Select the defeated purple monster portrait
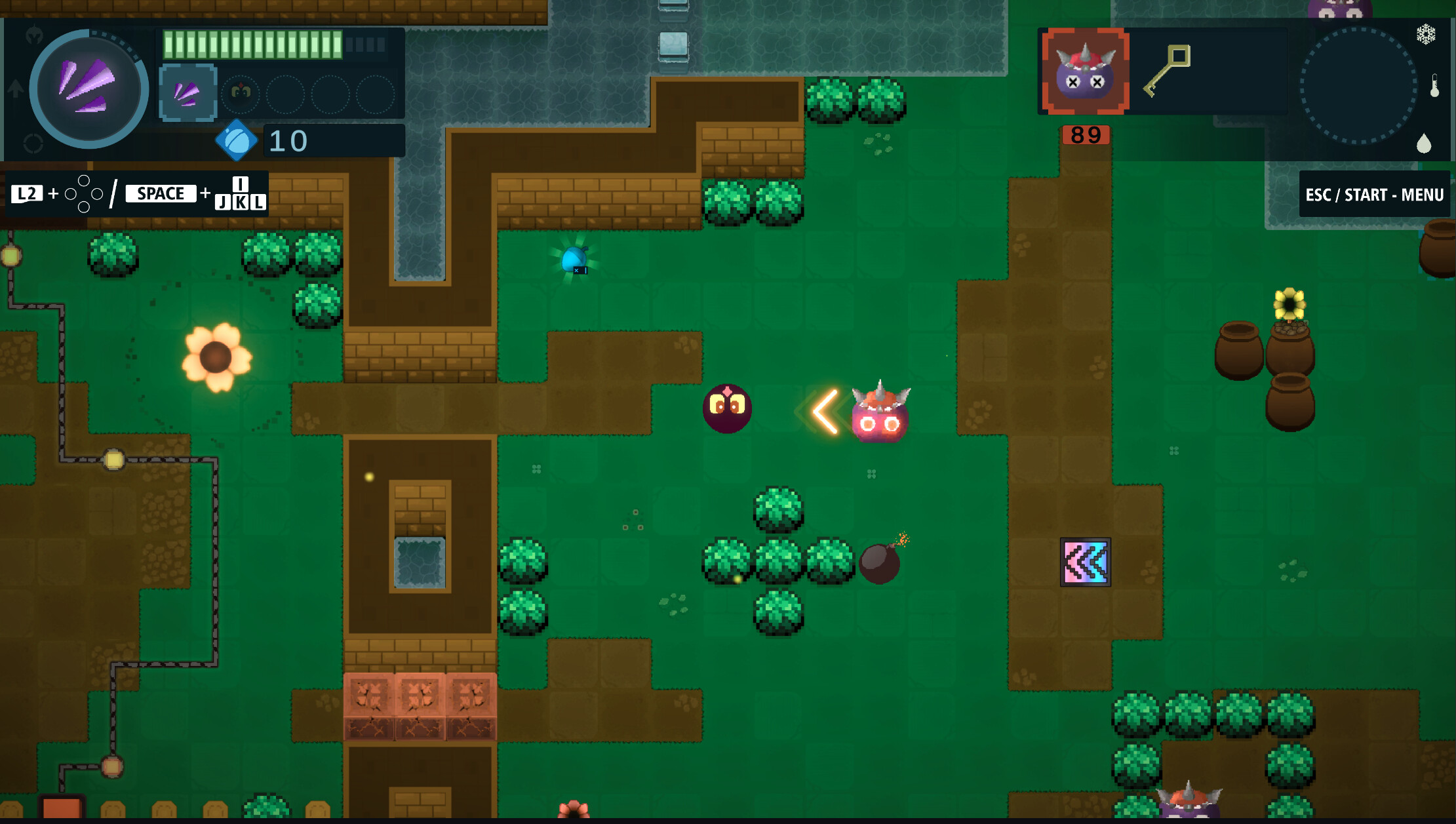 click(x=1084, y=72)
